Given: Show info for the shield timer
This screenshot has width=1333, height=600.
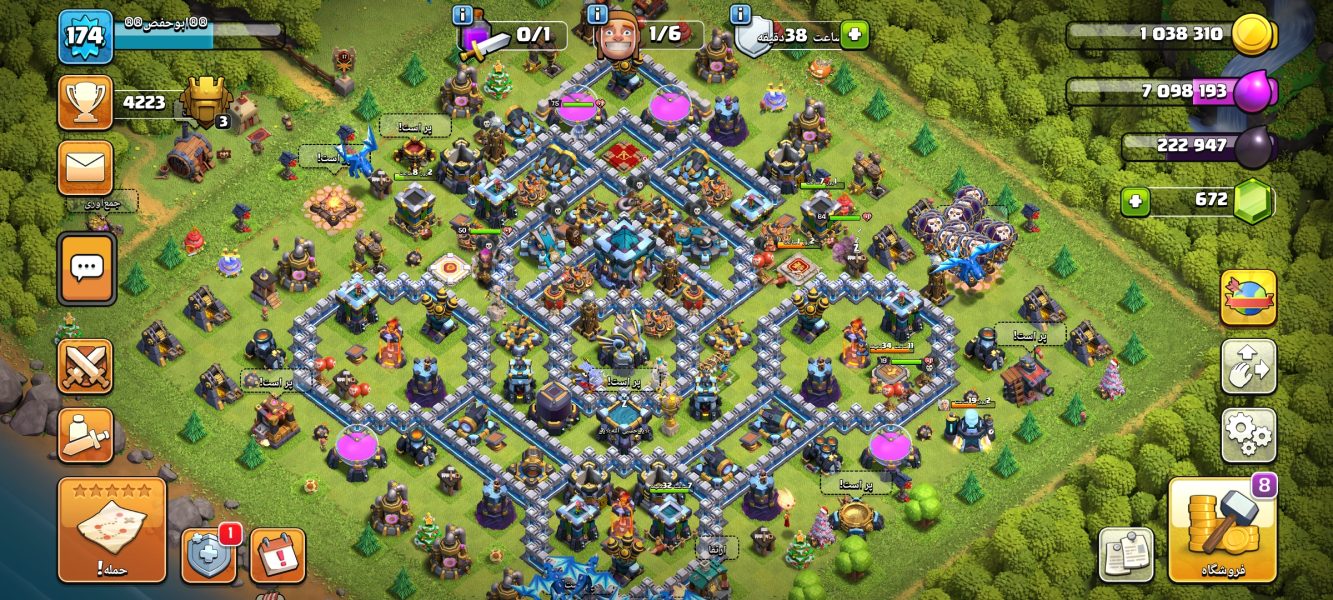Looking at the screenshot, I should click(740, 15).
